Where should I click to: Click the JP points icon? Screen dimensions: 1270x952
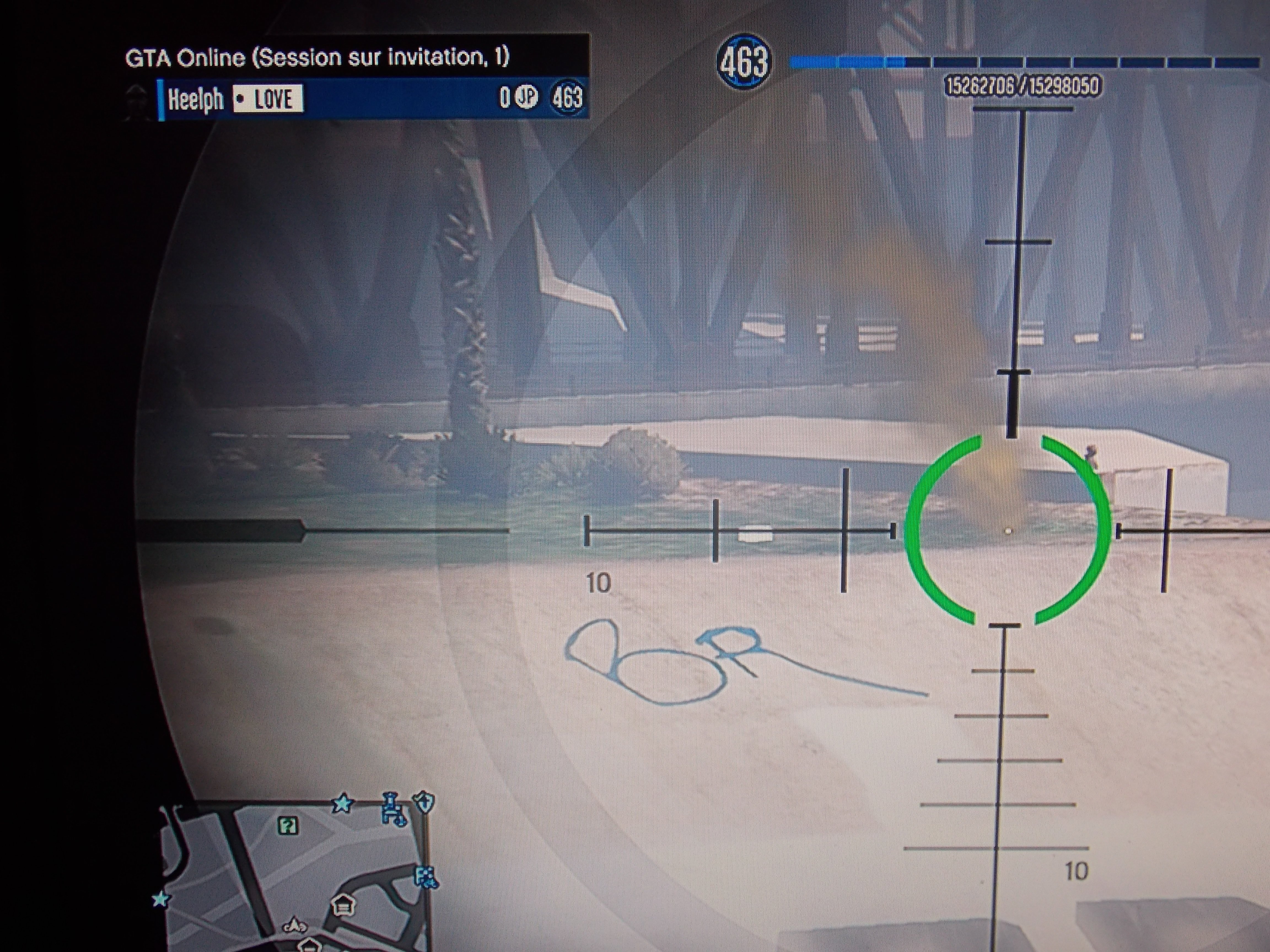(x=525, y=98)
